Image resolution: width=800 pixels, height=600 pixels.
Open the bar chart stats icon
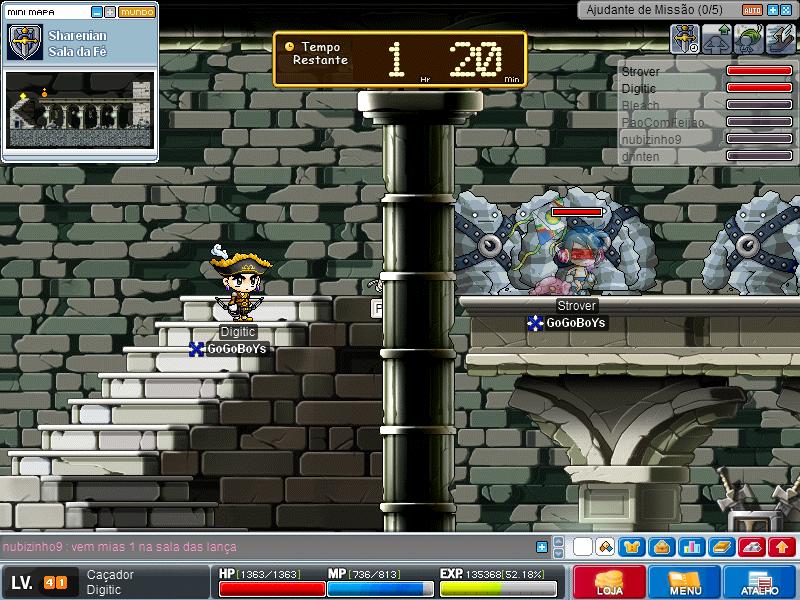point(690,547)
